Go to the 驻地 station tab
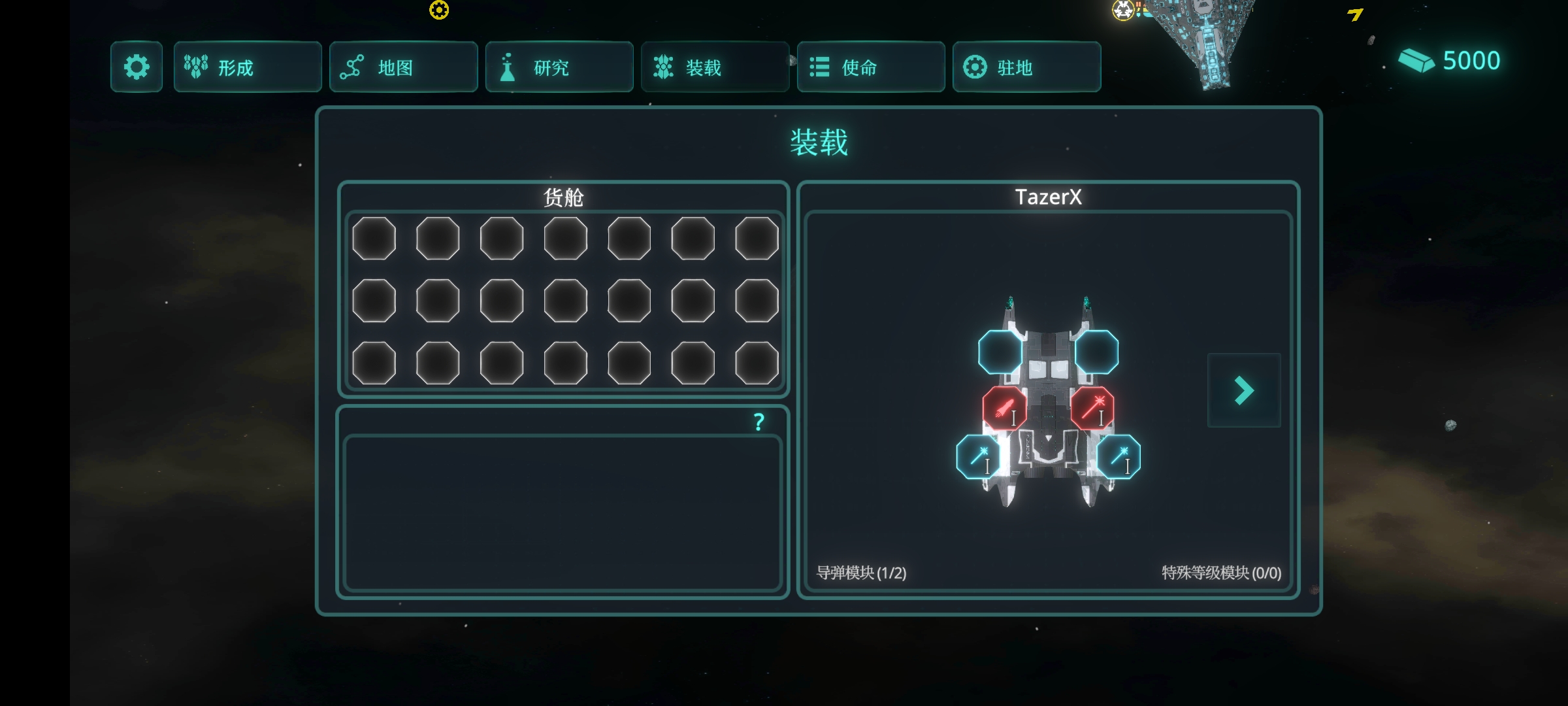Image resolution: width=1568 pixels, height=706 pixels. tap(1026, 67)
